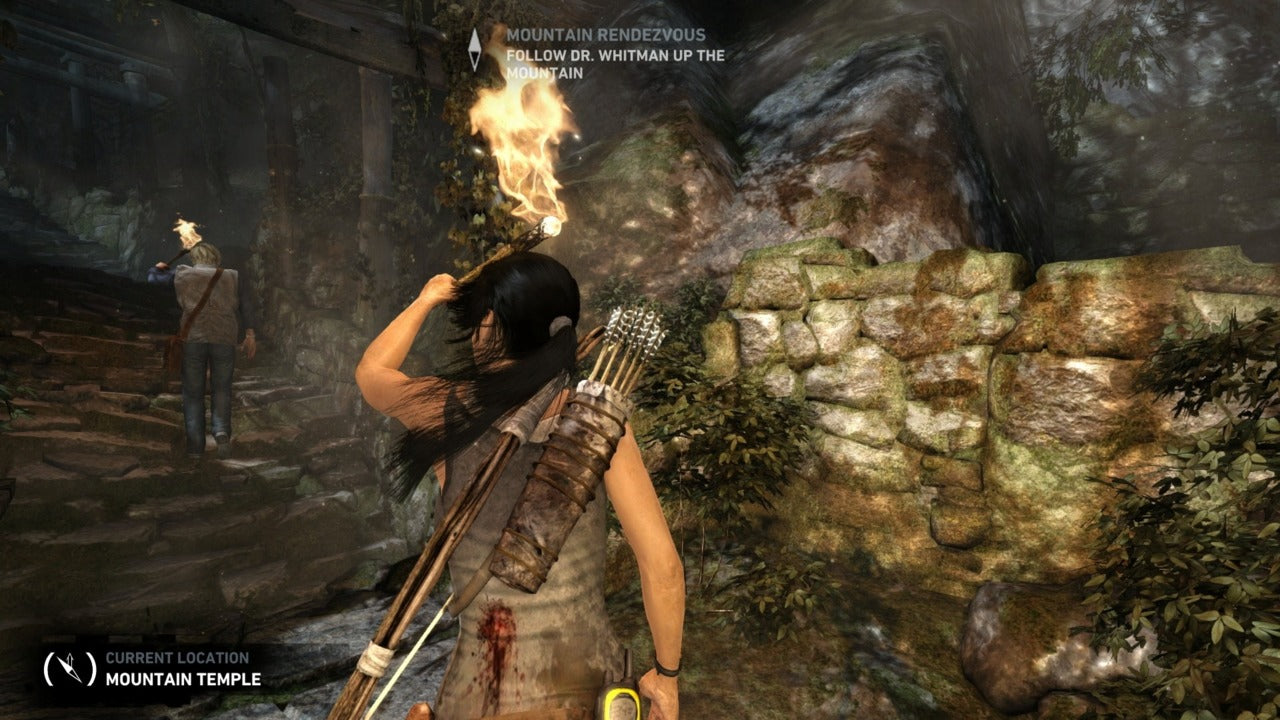Click the current location HUD banner

(150, 670)
